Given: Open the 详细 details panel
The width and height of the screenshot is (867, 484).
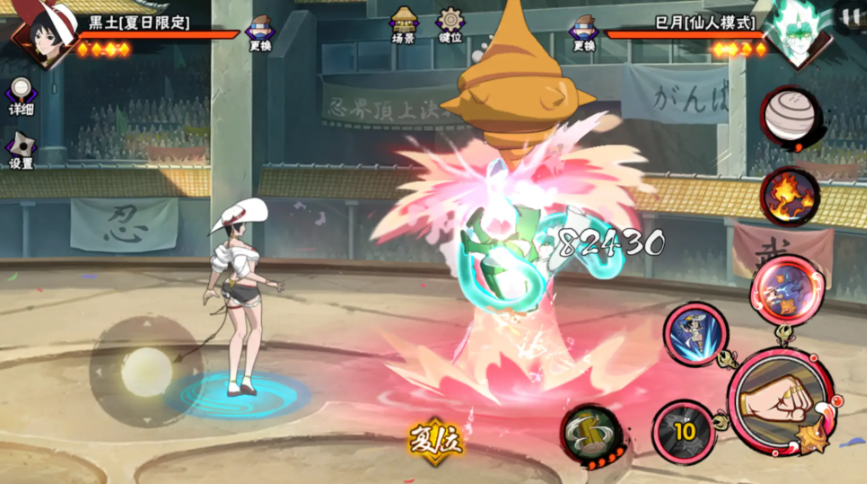Looking at the screenshot, I should point(21,97).
